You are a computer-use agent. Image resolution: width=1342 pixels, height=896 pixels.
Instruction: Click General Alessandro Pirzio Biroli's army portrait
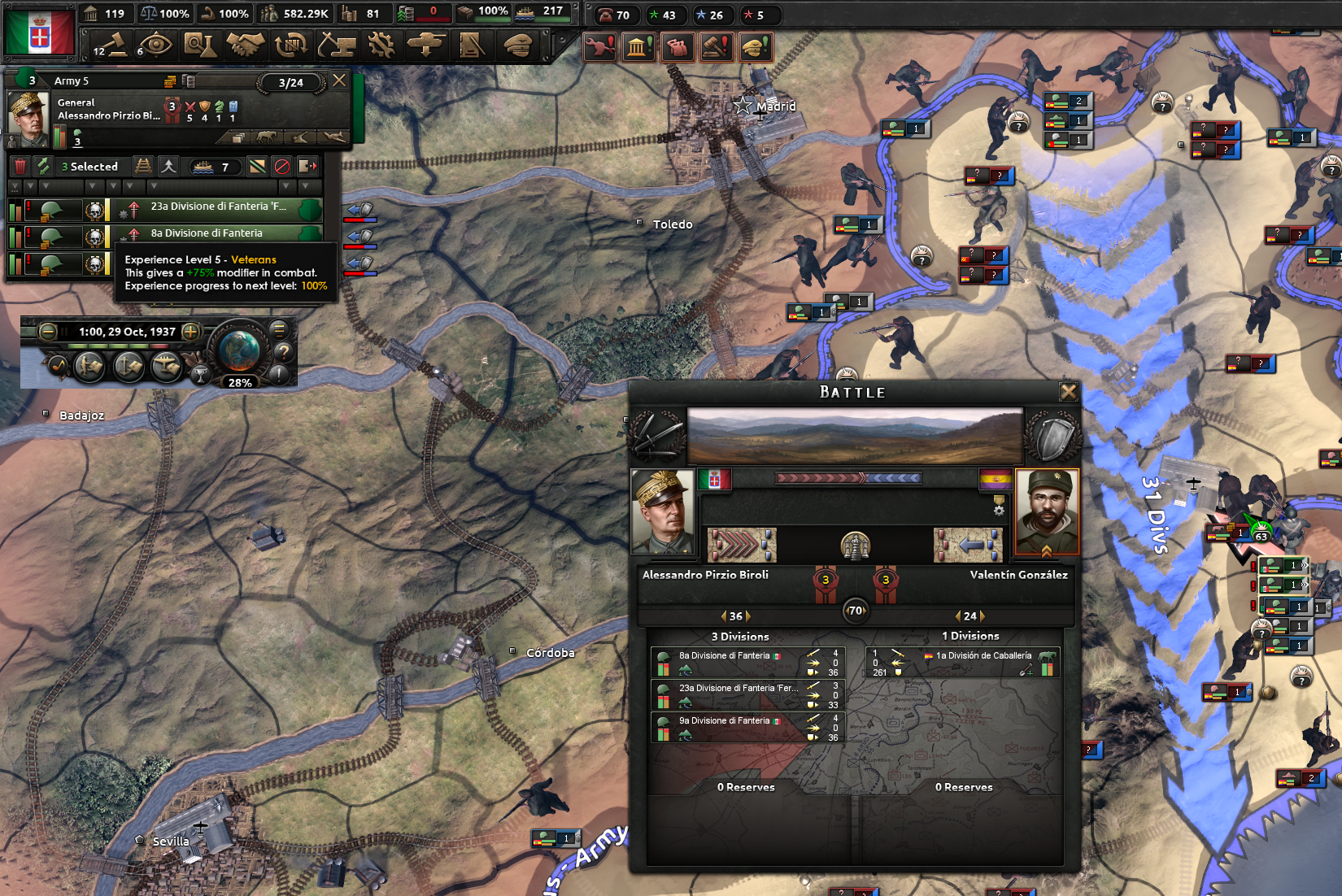(28, 114)
